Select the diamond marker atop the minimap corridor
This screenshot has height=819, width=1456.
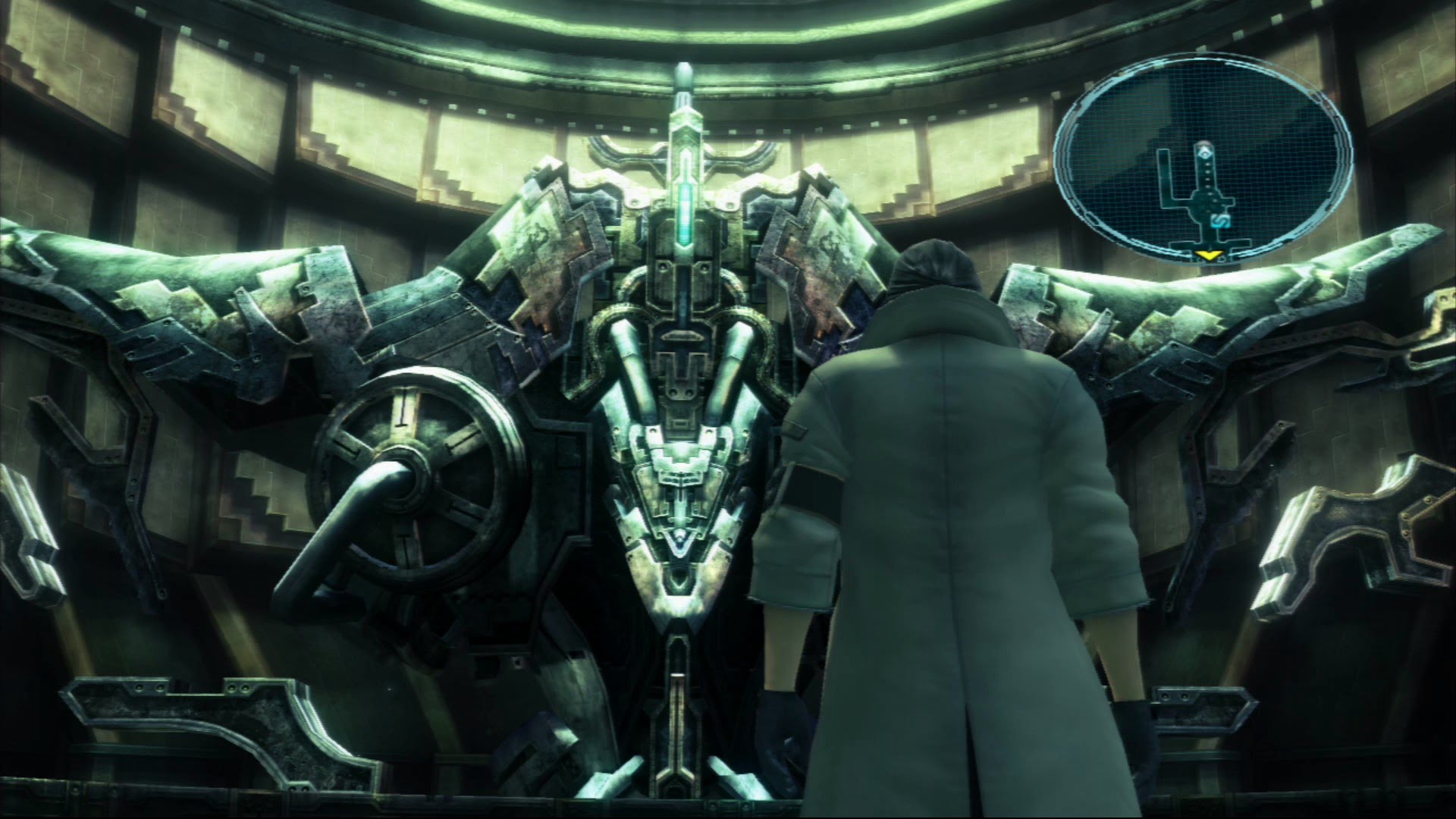1202,153
